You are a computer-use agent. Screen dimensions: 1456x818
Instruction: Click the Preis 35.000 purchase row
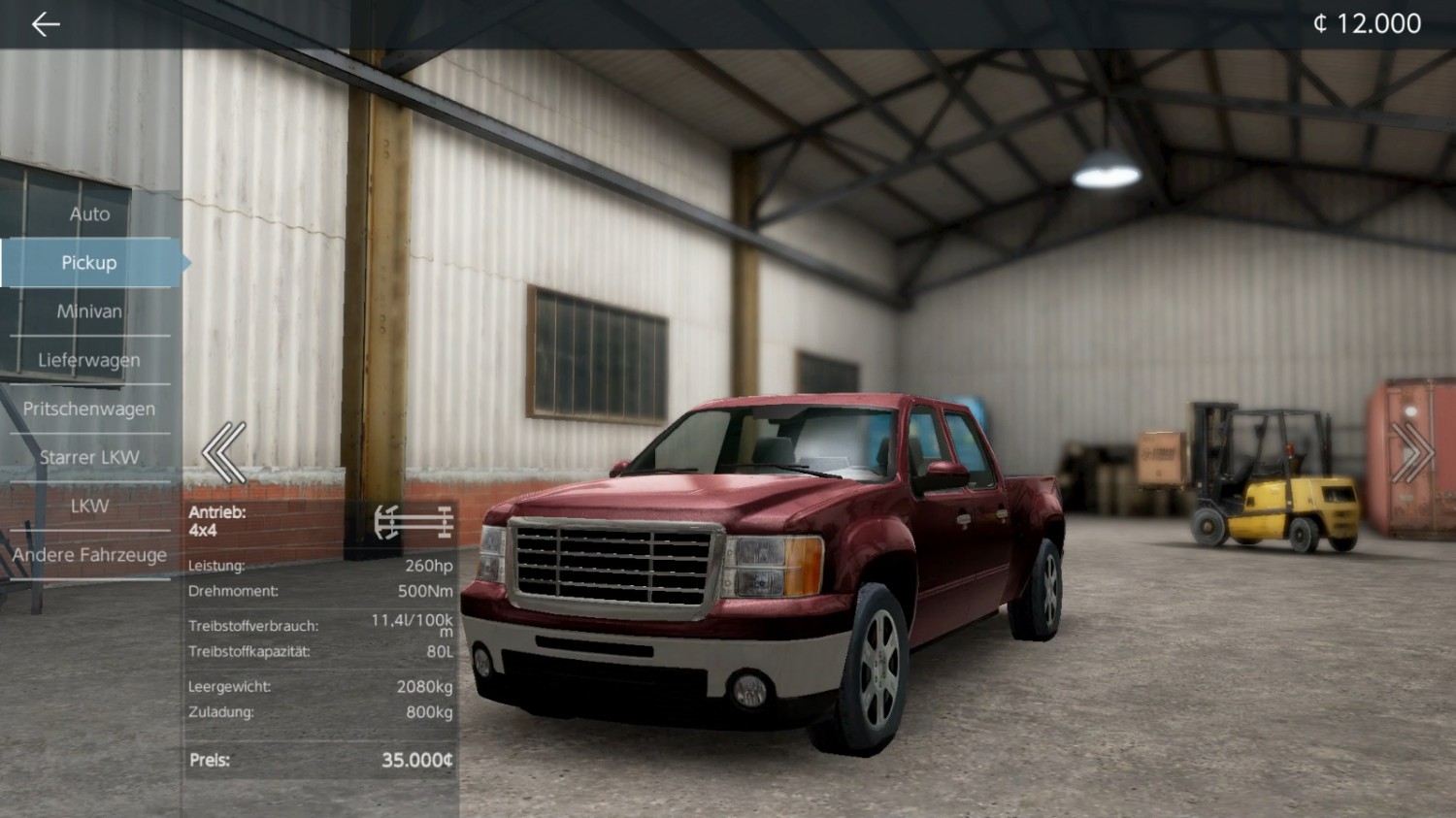(x=320, y=760)
